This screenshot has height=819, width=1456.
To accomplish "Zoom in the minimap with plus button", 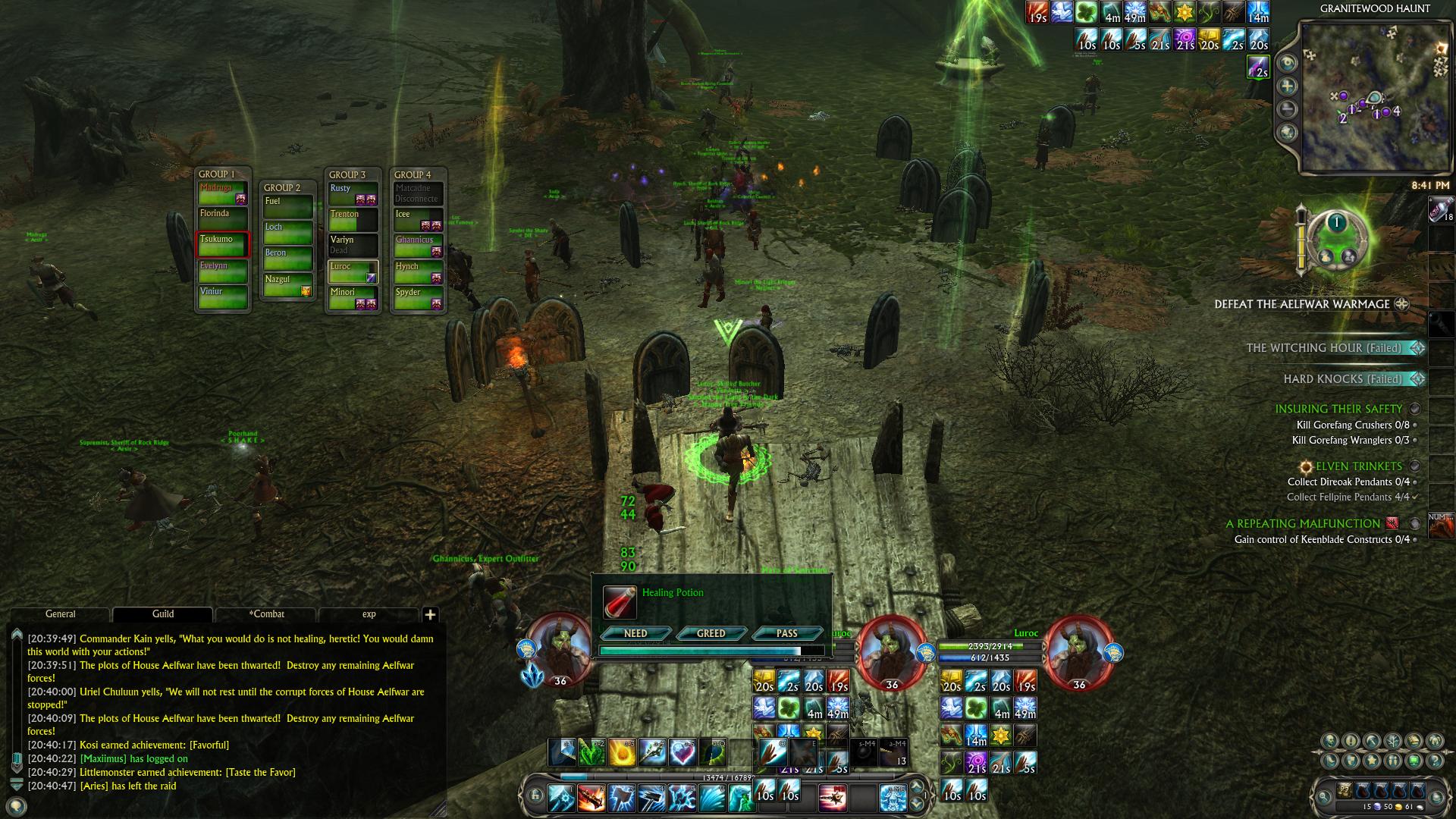I will [1288, 86].
